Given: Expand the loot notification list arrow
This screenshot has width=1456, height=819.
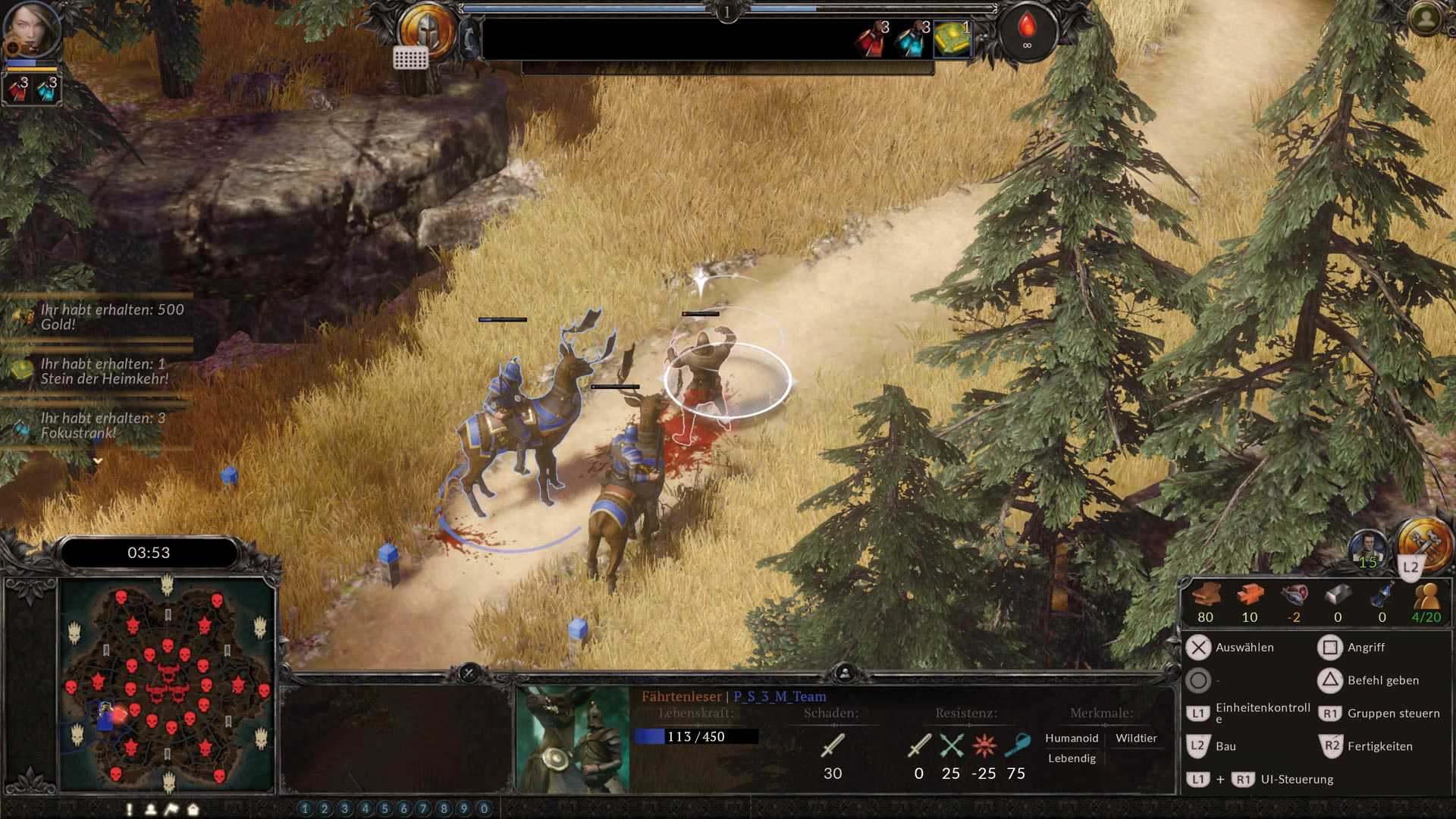Looking at the screenshot, I should point(98,460).
